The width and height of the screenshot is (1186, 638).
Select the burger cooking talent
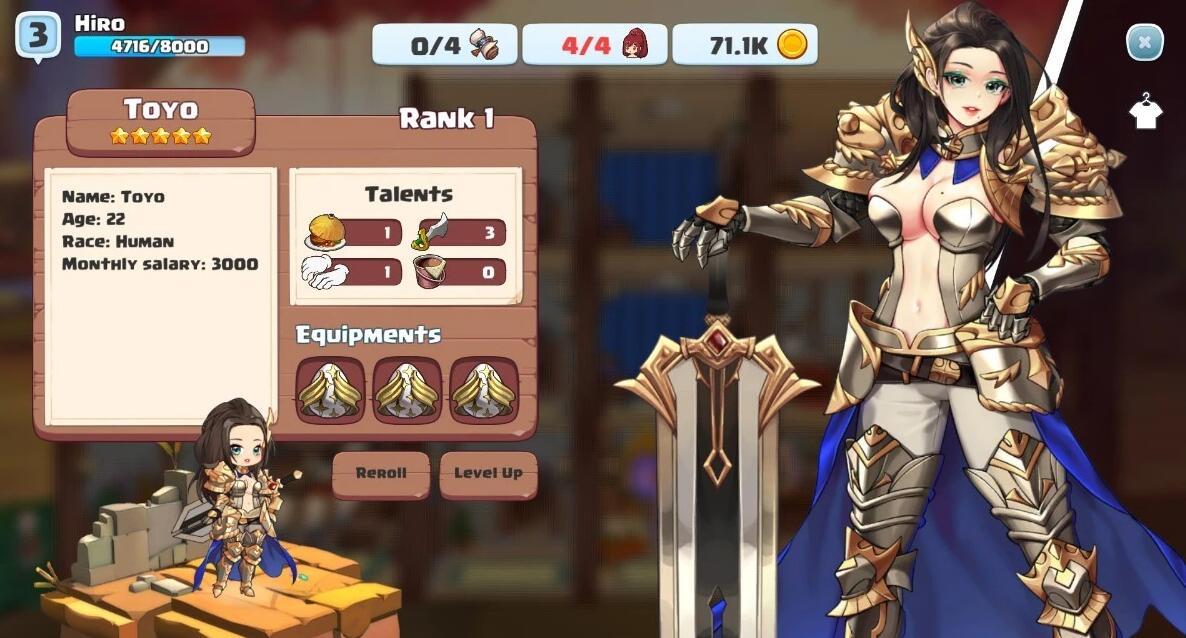327,233
